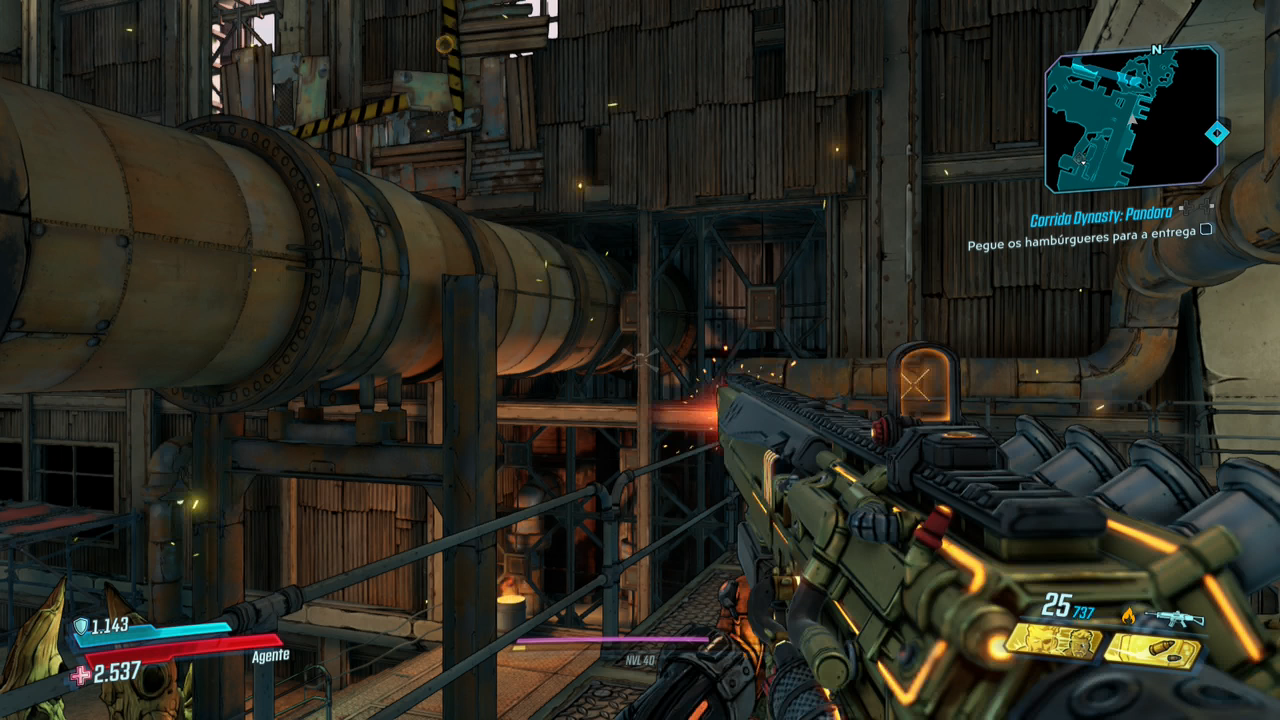Select the assault rifle weapon icon
Image resolution: width=1280 pixels, height=720 pixels.
(1174, 617)
